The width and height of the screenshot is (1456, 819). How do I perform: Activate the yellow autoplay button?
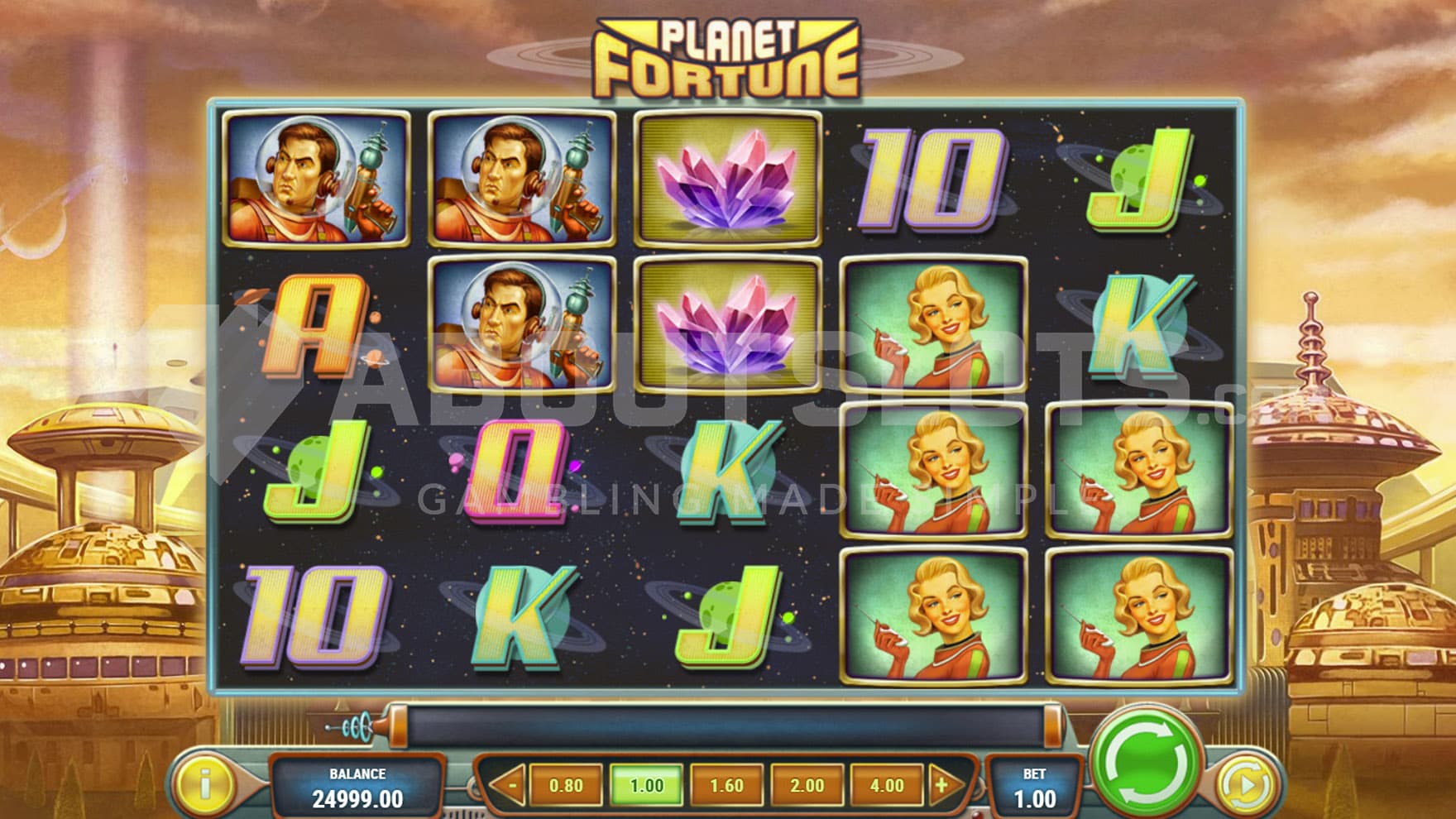[x=1247, y=783]
